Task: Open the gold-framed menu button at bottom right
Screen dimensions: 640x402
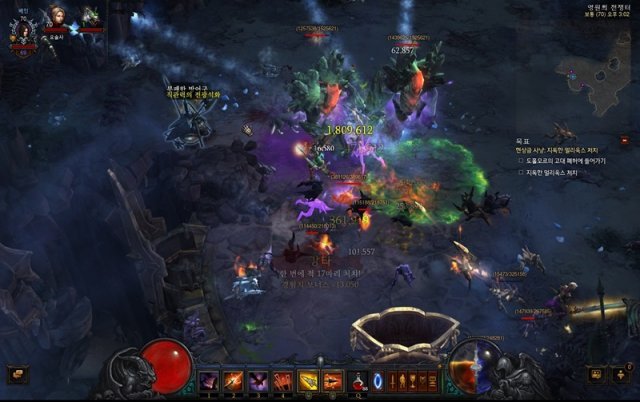Action: click(596, 374)
